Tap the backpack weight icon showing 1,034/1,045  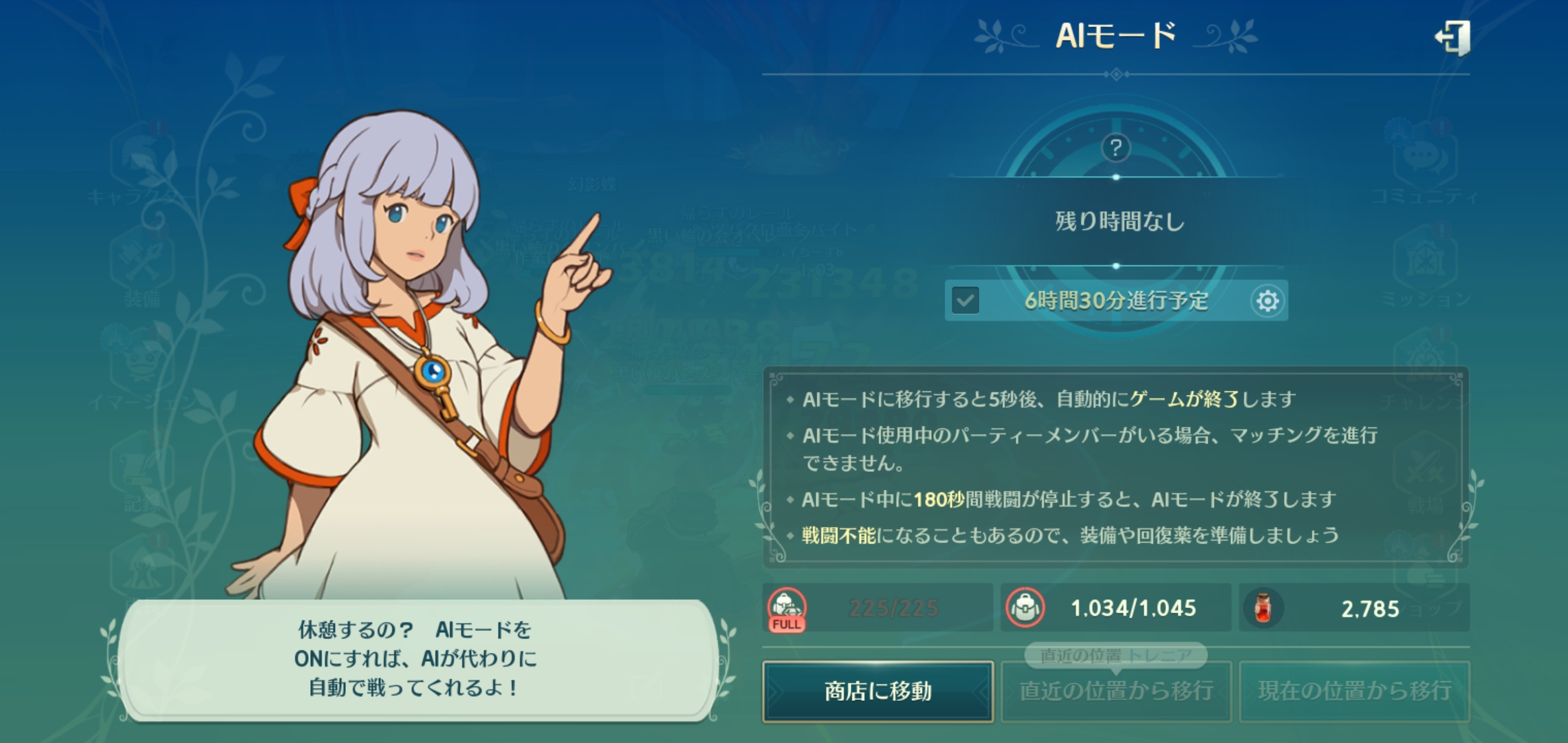(1025, 608)
